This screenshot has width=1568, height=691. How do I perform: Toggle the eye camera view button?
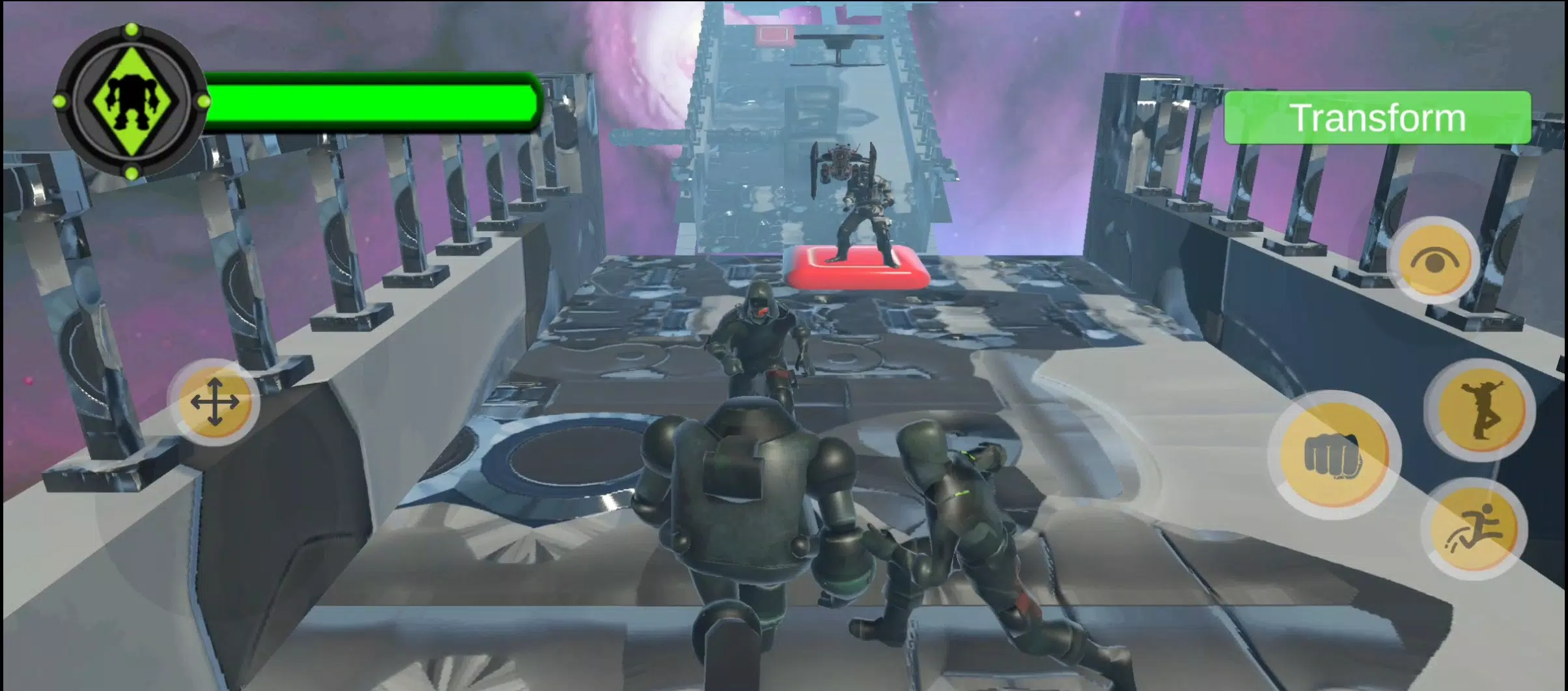(1435, 261)
